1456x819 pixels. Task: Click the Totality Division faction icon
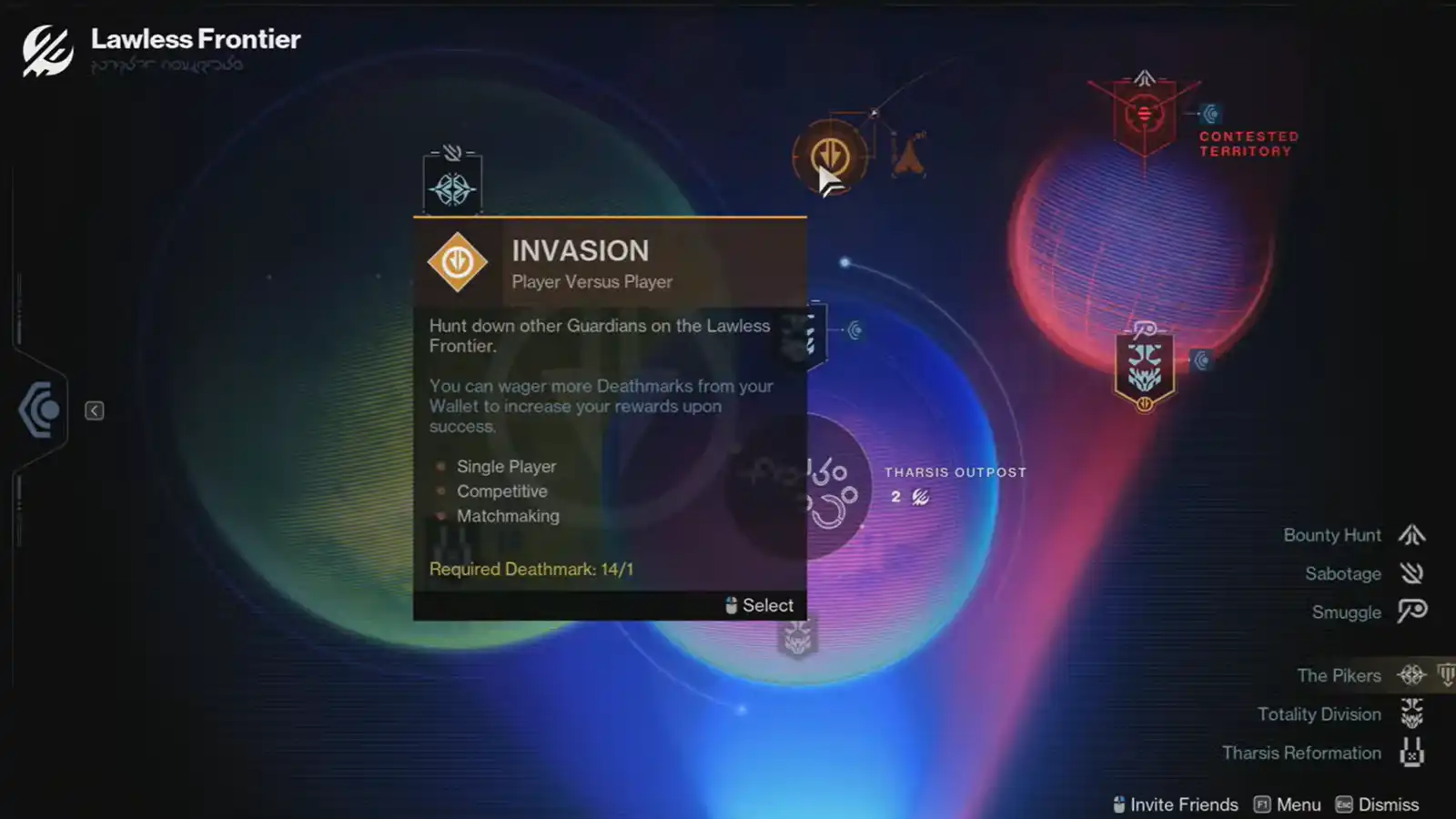pyautogui.click(x=1411, y=713)
